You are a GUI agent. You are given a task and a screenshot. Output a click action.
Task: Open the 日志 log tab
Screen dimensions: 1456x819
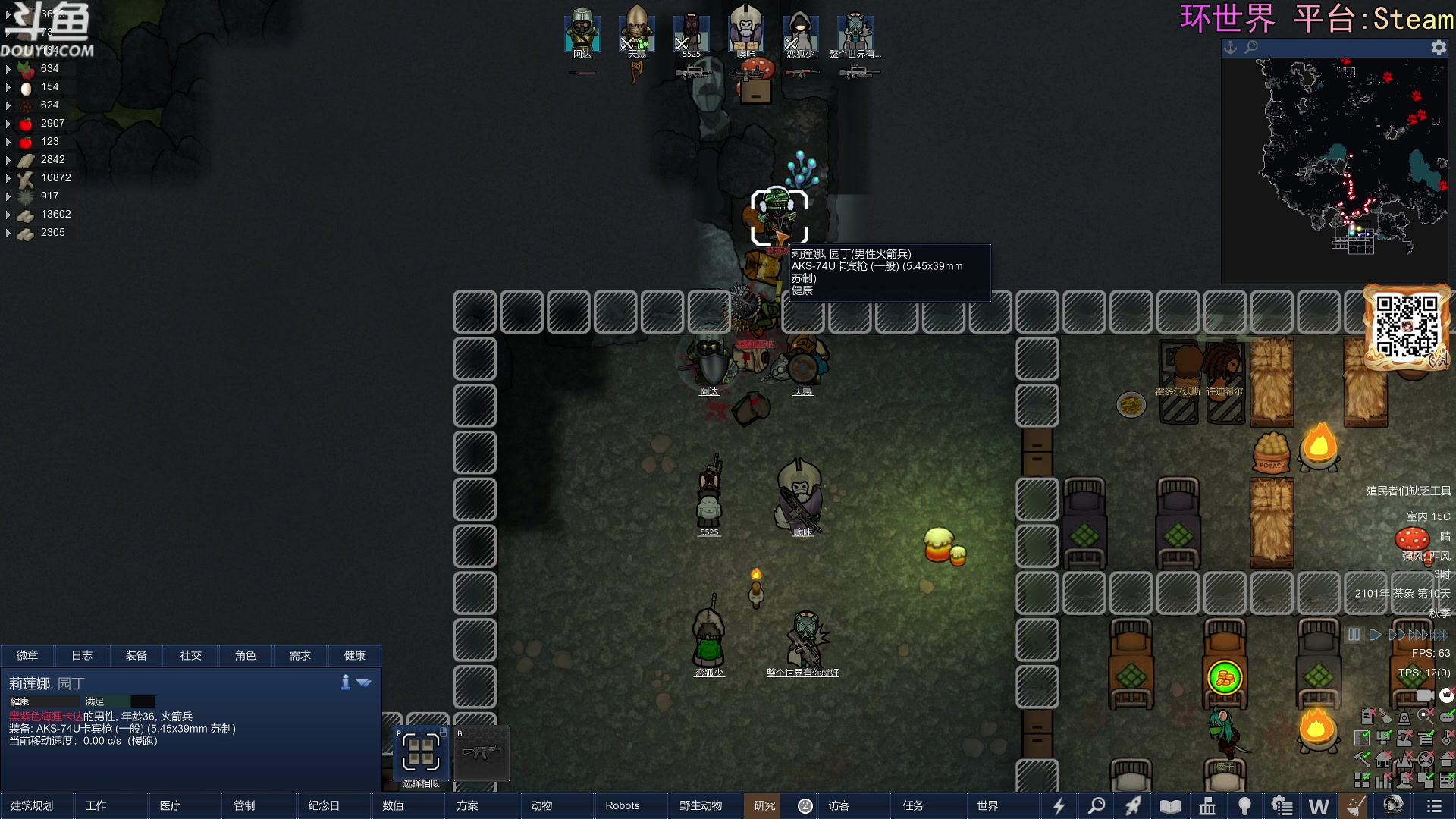pos(82,655)
